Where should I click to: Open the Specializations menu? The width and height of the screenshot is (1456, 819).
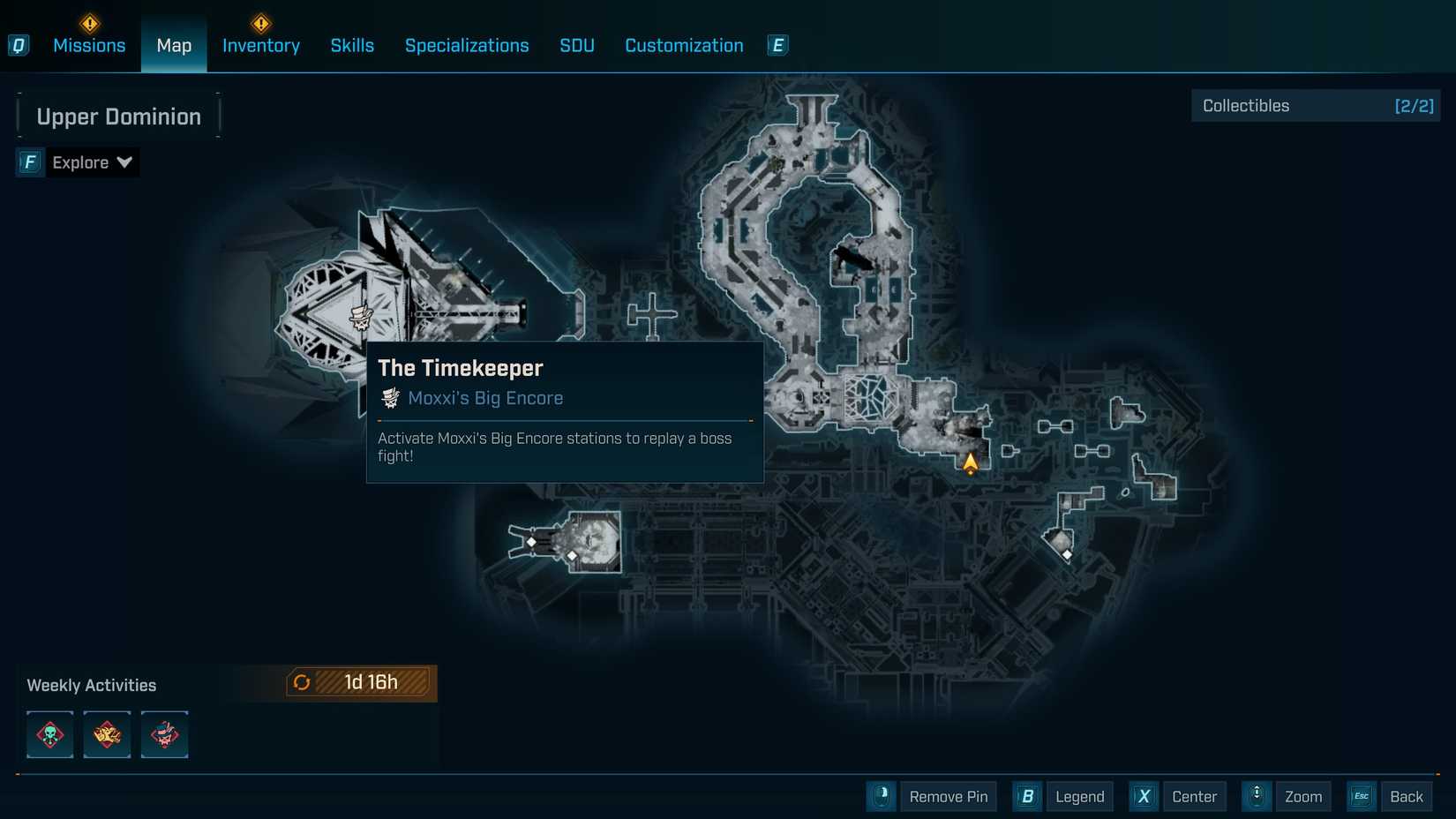click(x=467, y=45)
